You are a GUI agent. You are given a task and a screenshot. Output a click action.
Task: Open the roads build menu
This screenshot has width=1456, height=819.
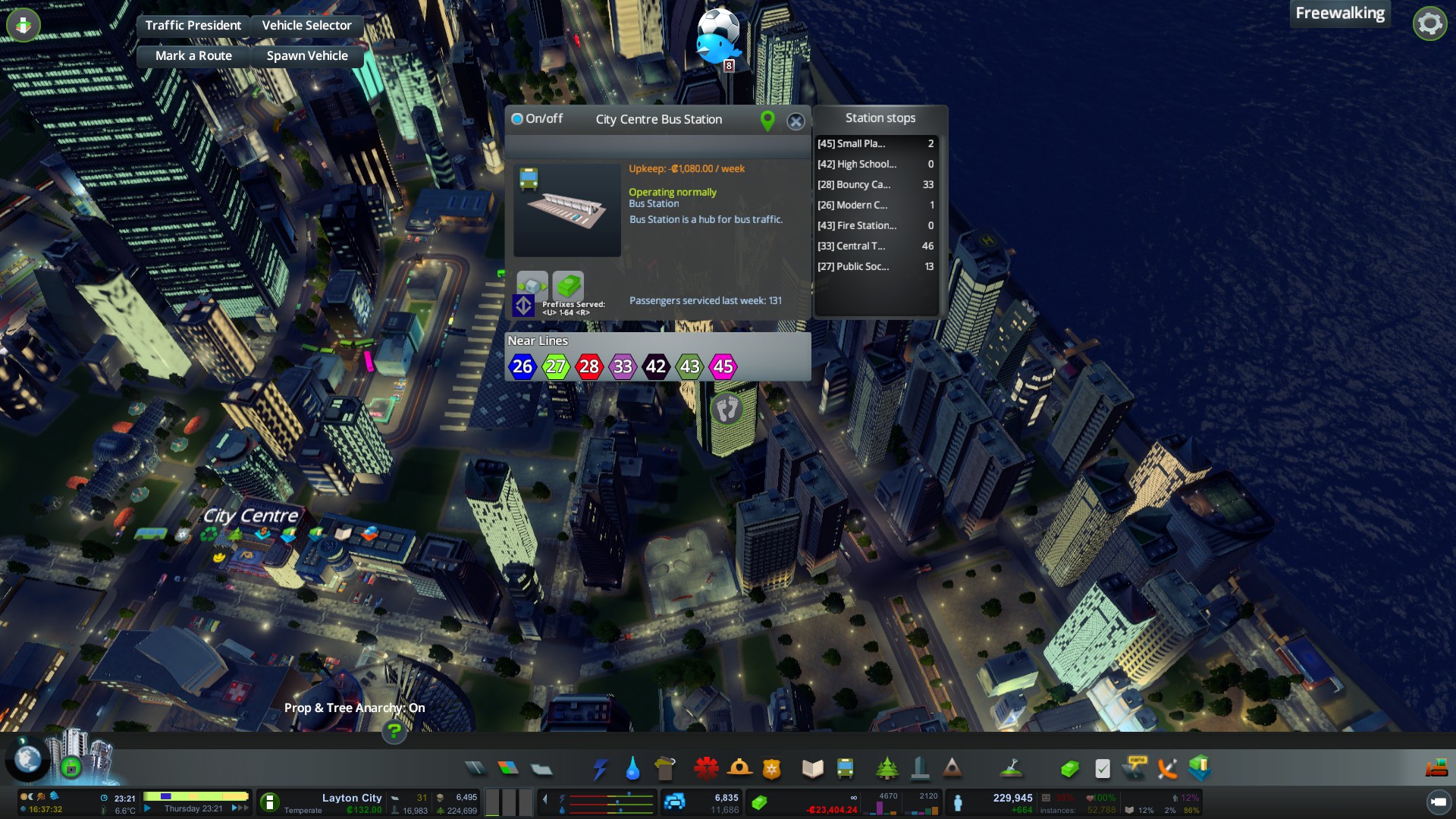coord(475,769)
